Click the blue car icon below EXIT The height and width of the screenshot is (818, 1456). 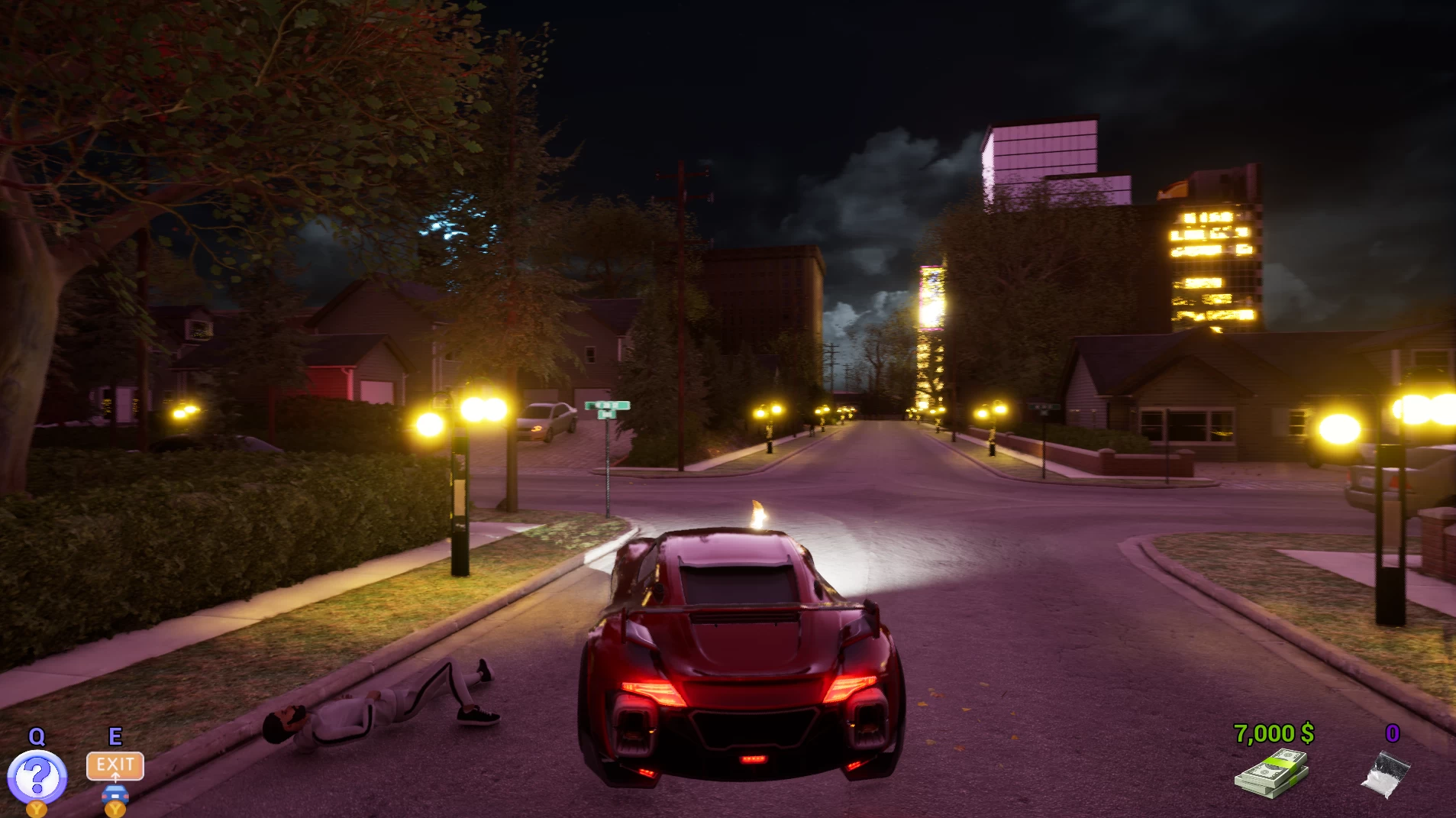point(115,794)
